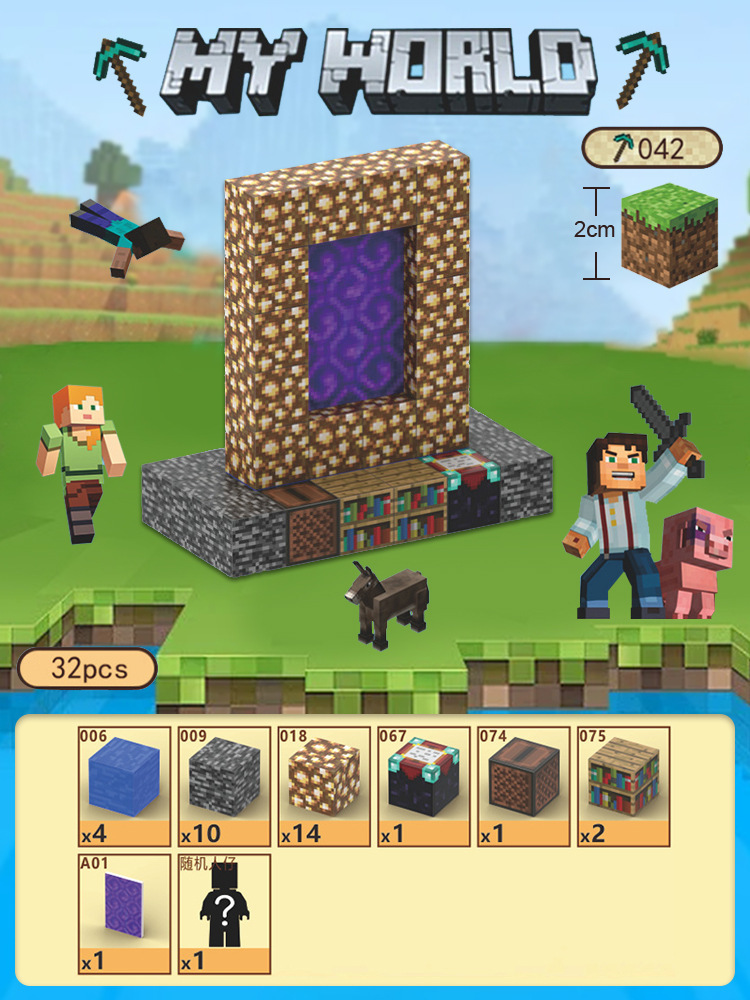Screen dimensions: 750x1000
Task: Choose the gray bedrock block slot 009
Action: coord(224,786)
